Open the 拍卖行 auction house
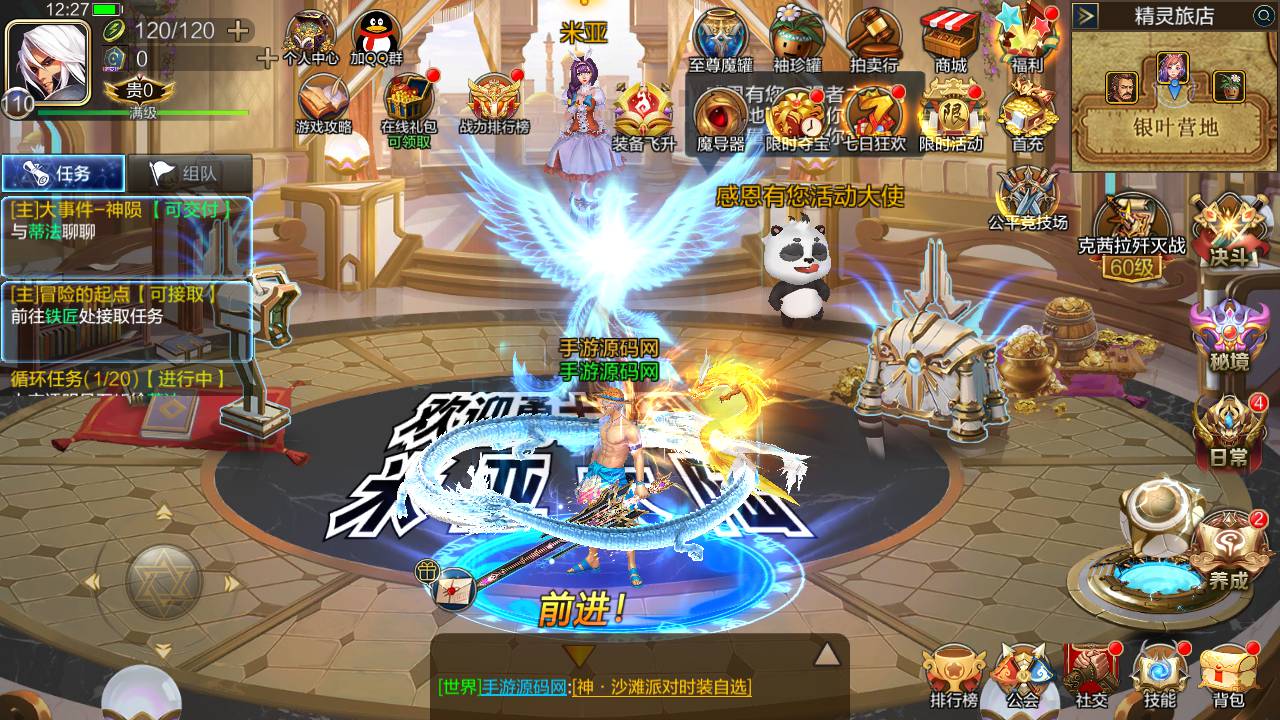The image size is (1280, 720). (x=873, y=40)
